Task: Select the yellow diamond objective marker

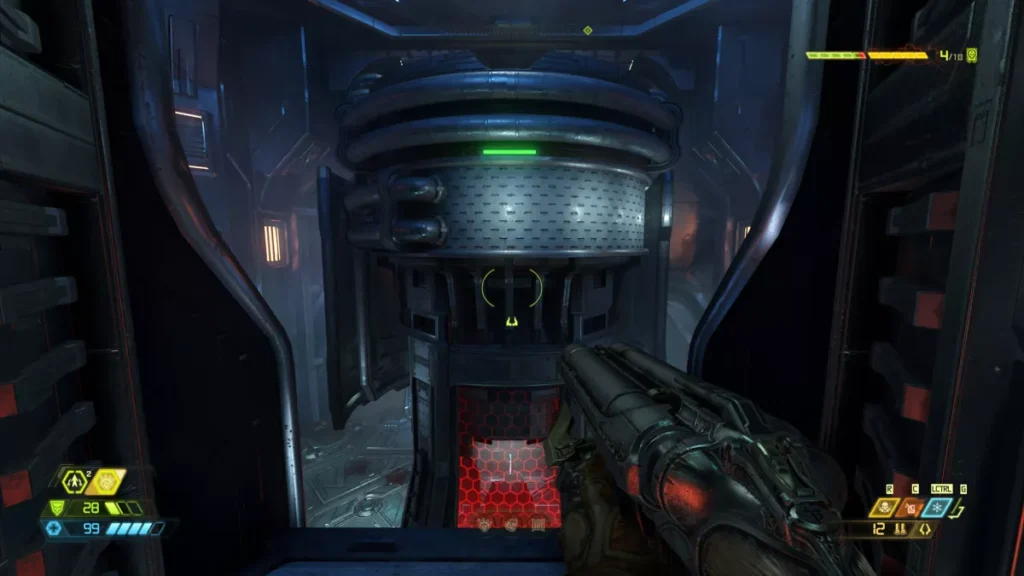Action: coord(588,30)
